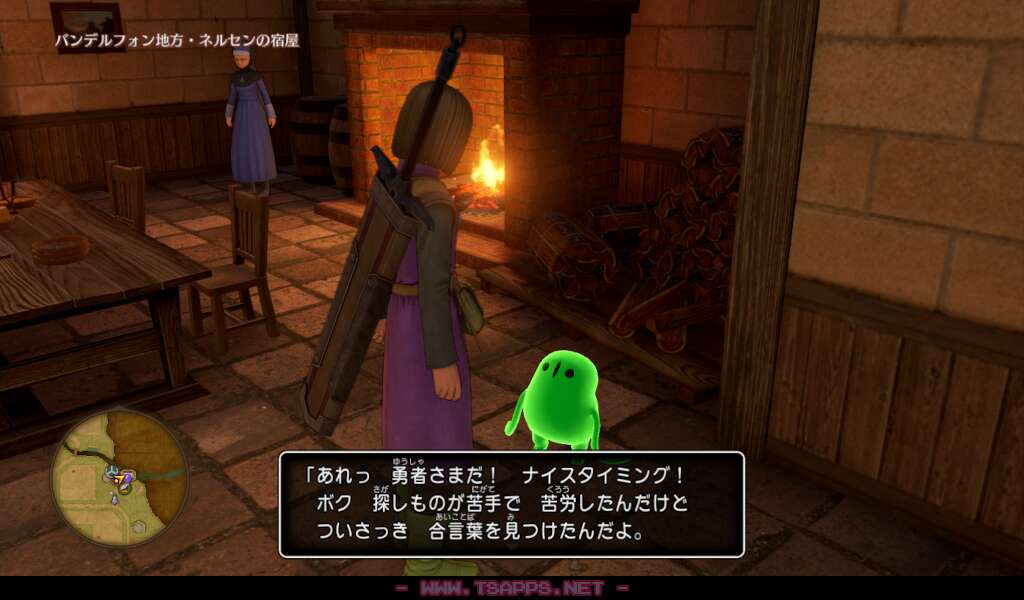
Task: Advance the green ghost's dialogue box
Action: click(511, 504)
